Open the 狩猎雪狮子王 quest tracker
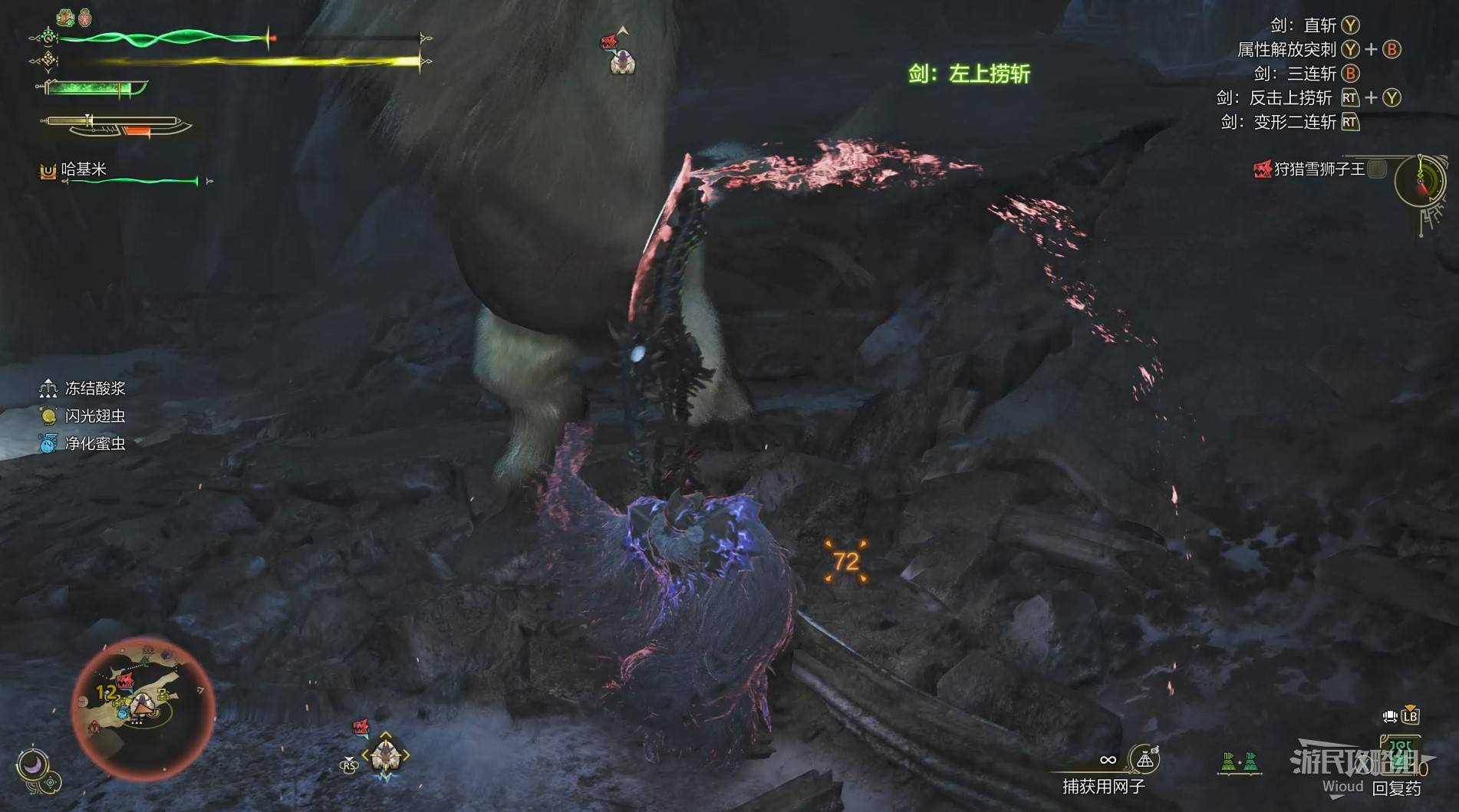The image size is (1459, 812). [1318, 169]
